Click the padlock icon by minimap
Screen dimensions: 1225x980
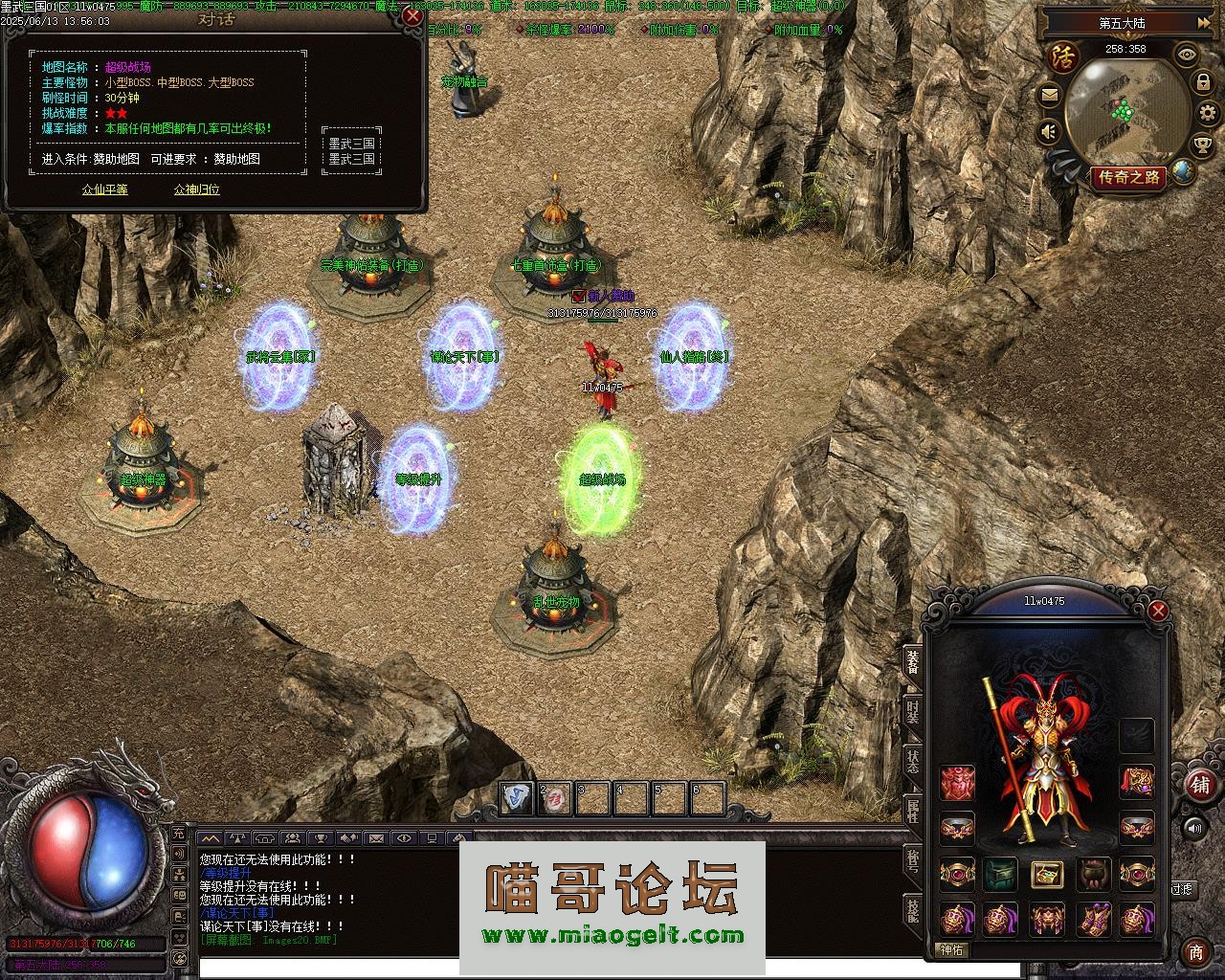coord(1203,83)
